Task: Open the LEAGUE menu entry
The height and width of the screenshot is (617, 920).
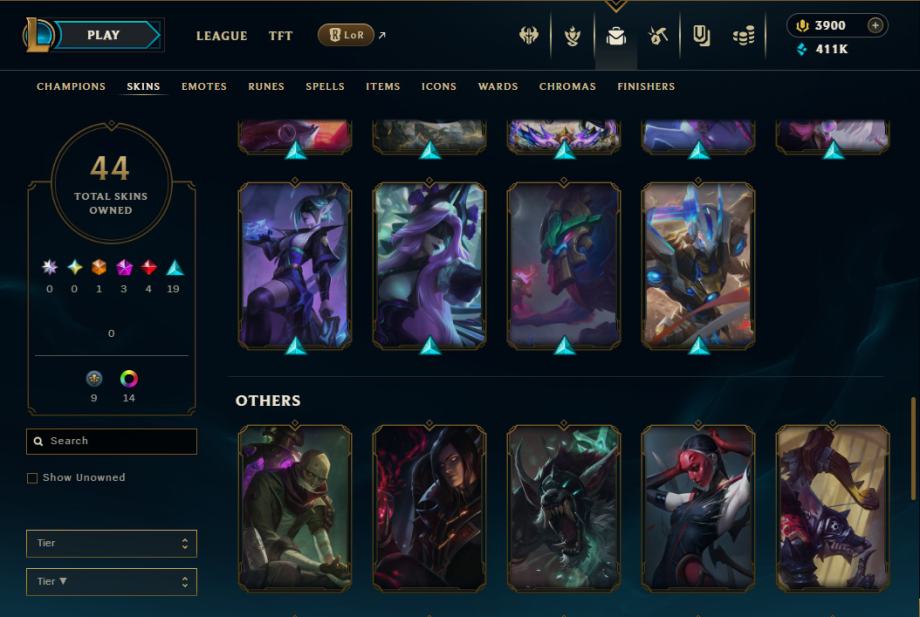Action: pos(221,36)
